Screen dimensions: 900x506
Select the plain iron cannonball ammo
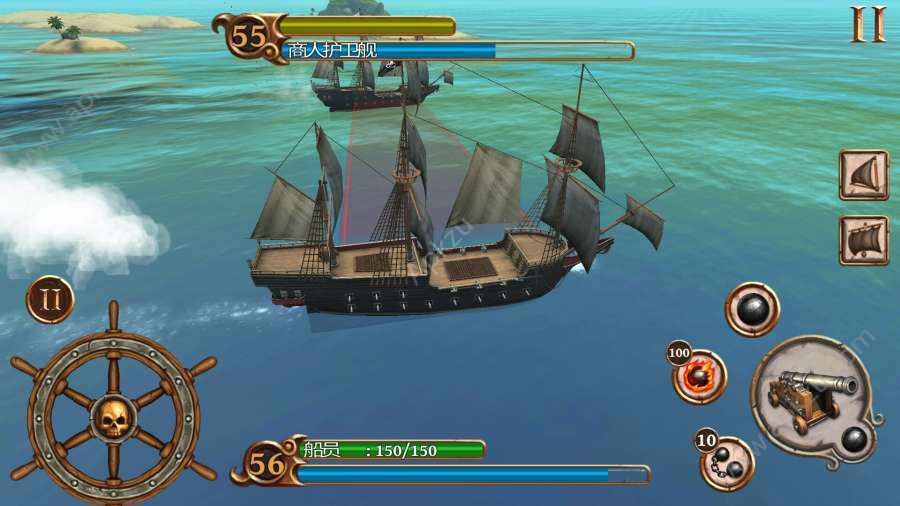[752, 310]
